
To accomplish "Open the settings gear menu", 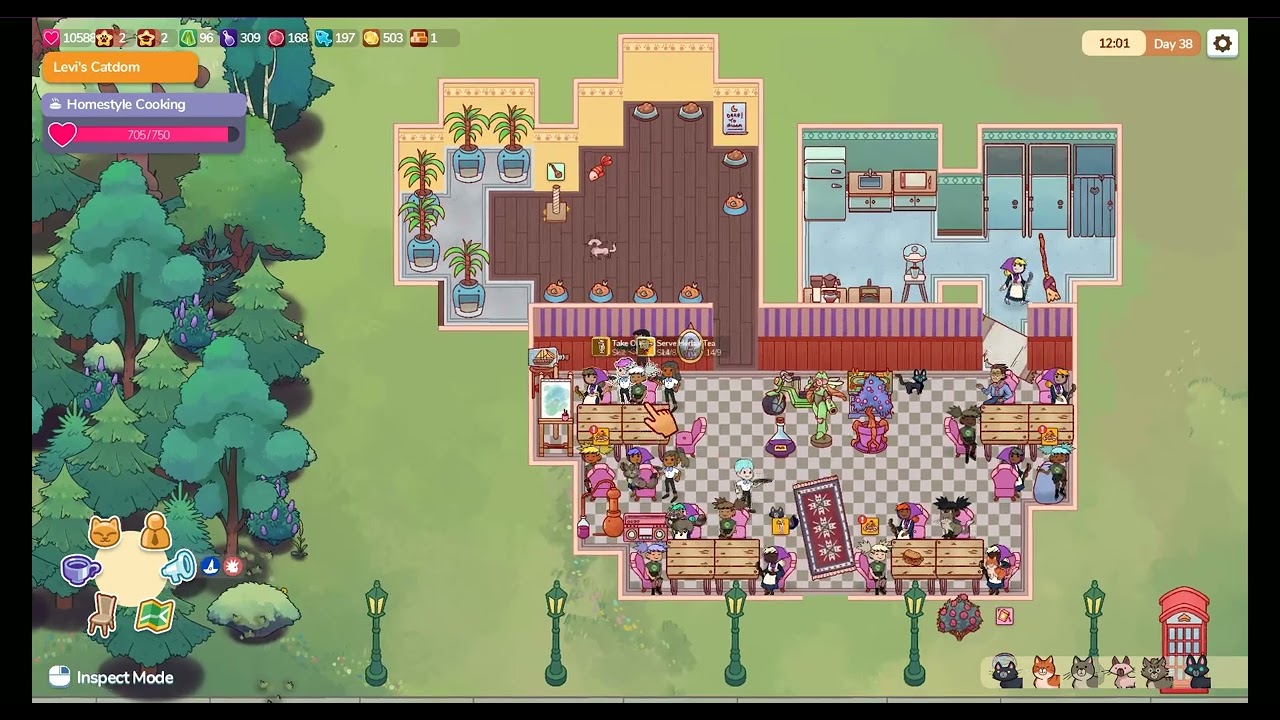I will point(1222,44).
